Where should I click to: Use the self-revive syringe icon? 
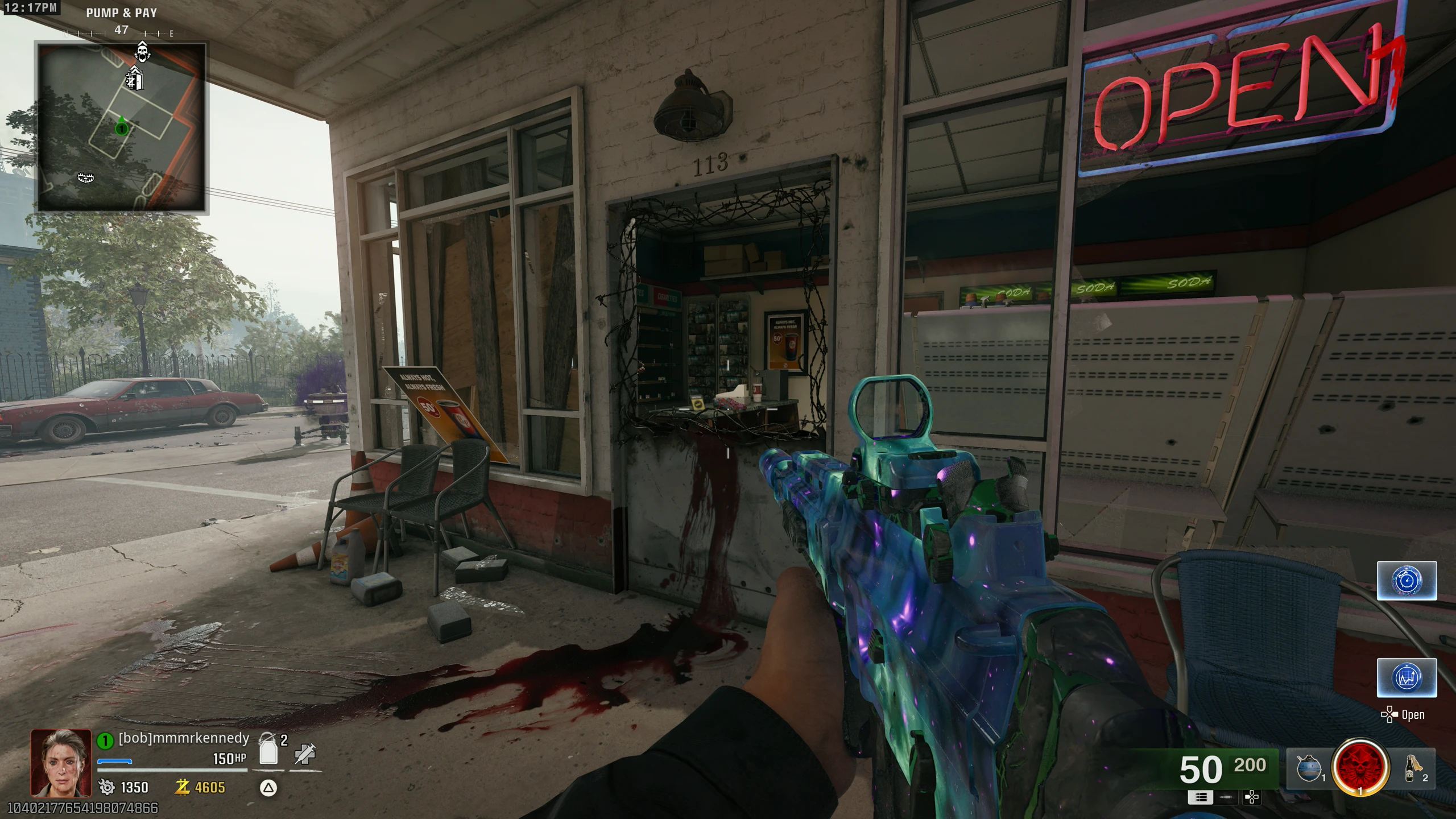[x=305, y=754]
